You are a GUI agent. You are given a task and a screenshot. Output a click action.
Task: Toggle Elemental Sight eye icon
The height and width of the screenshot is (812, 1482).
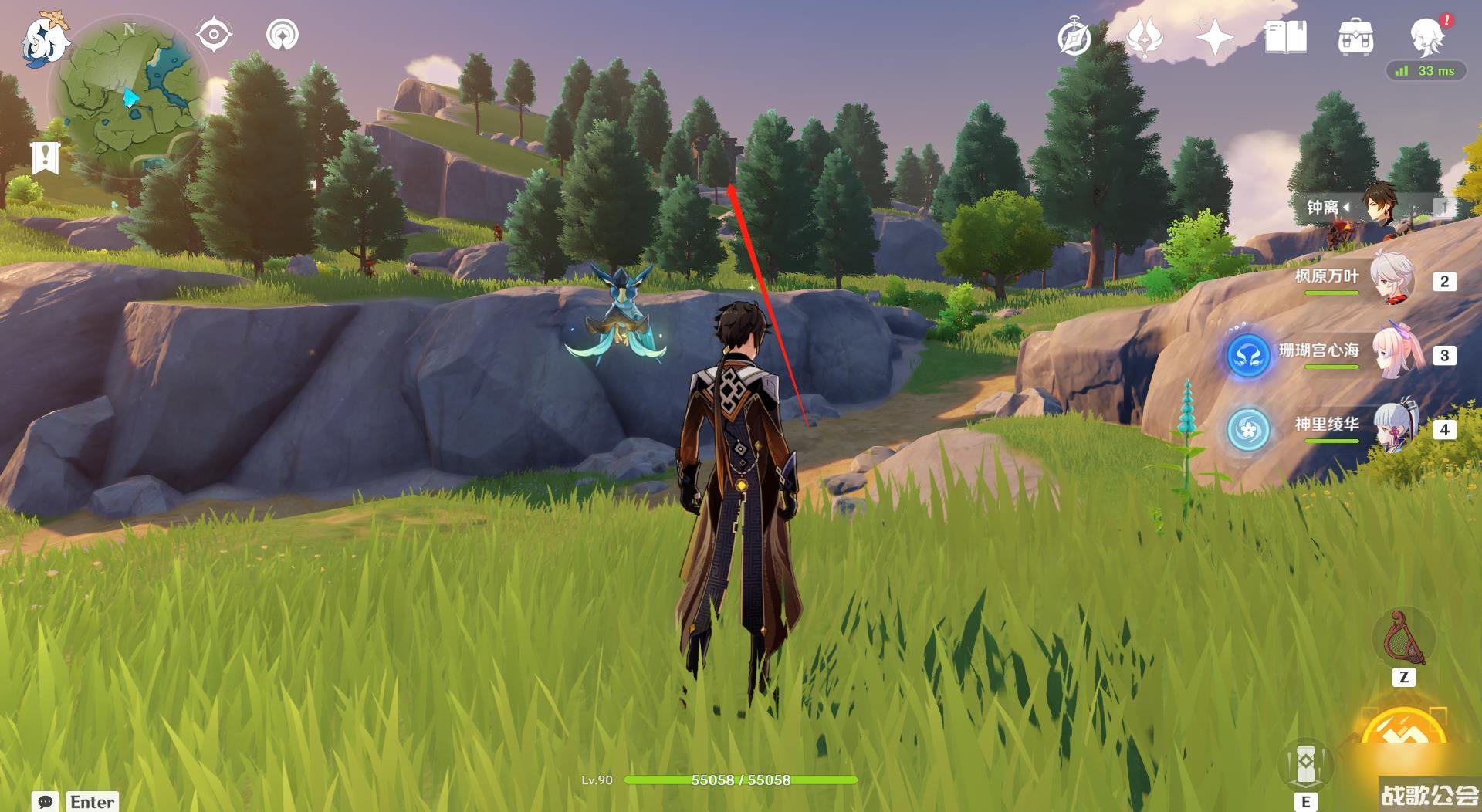(x=214, y=35)
